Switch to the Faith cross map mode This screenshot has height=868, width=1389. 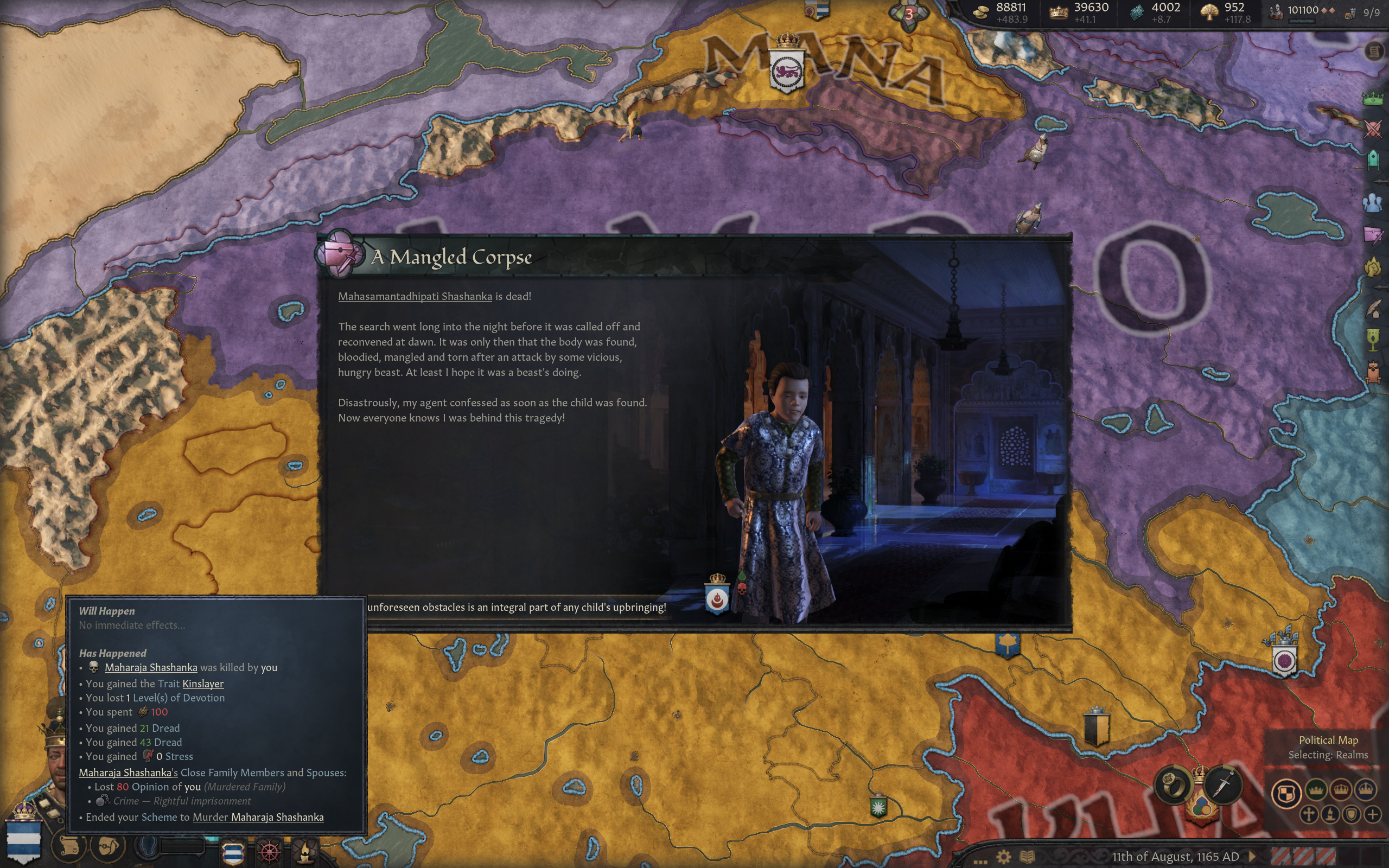1309,814
